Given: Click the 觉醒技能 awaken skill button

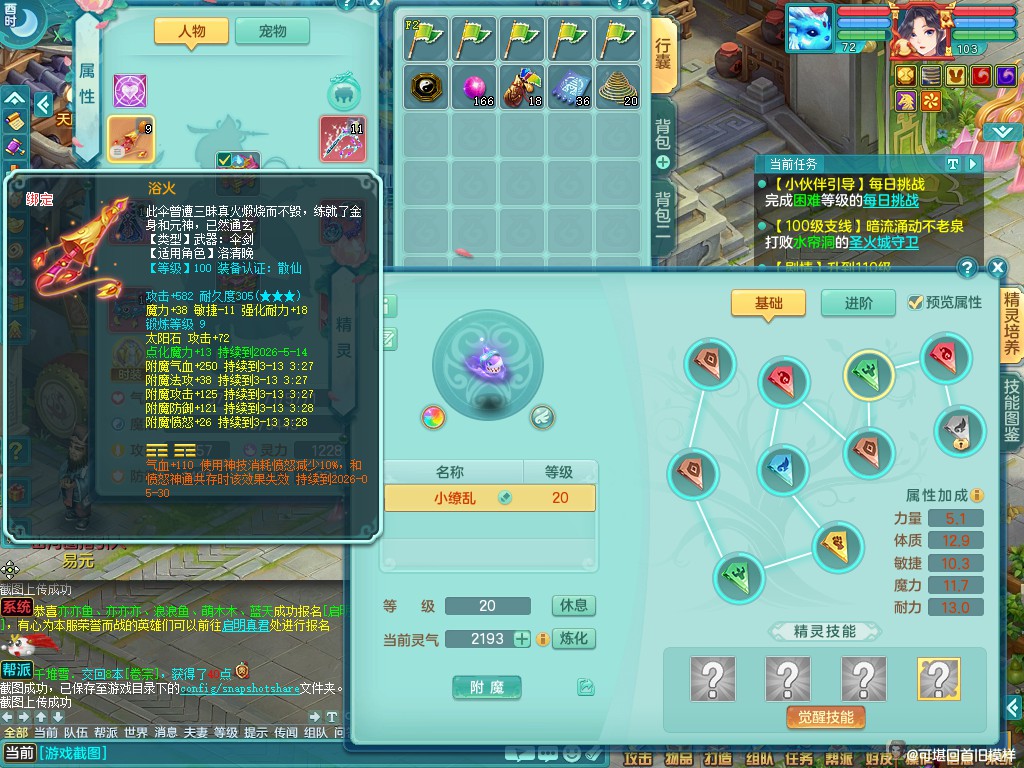Looking at the screenshot, I should pyautogui.click(x=825, y=717).
